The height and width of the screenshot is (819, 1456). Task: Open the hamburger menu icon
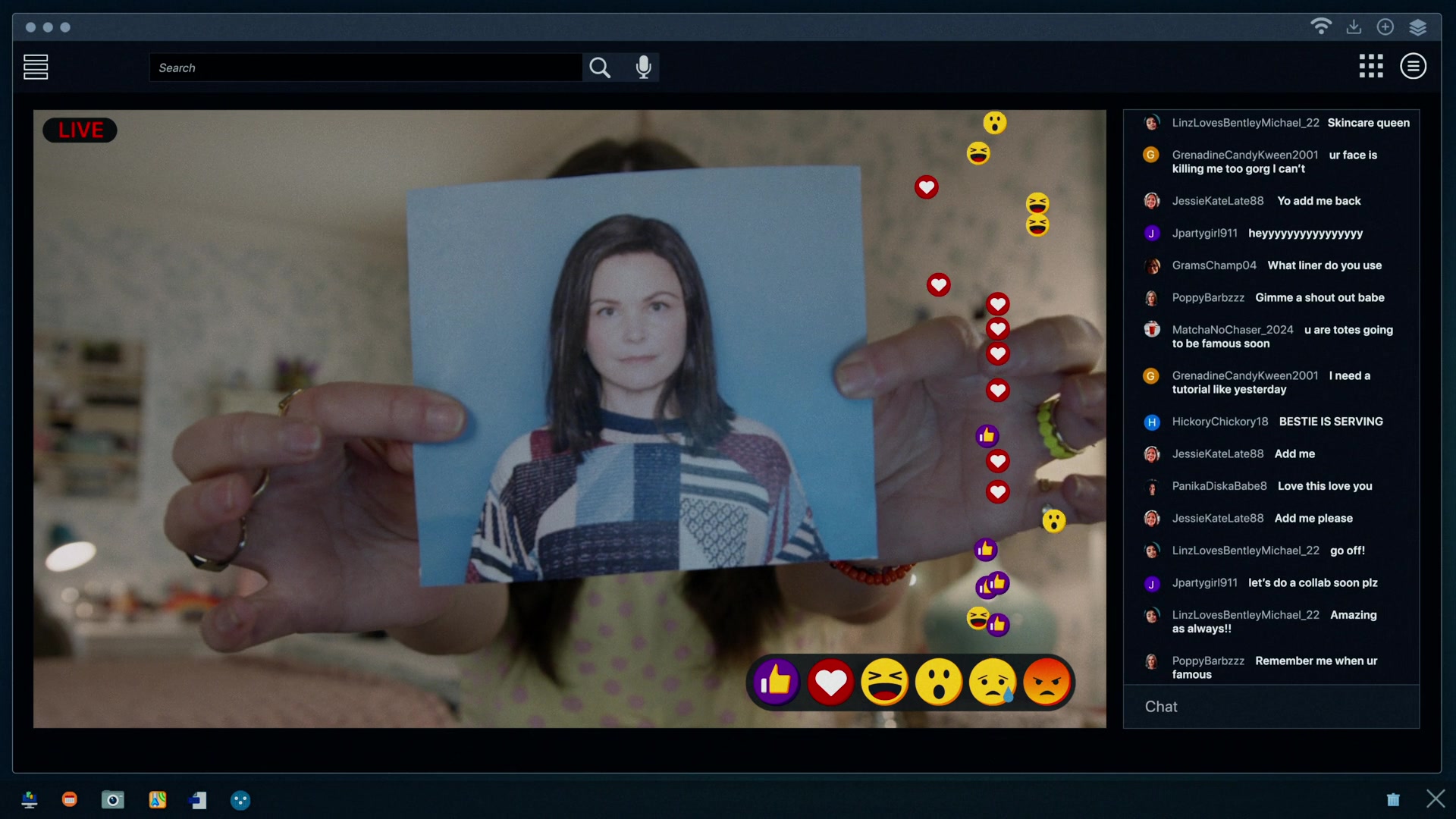coord(36,67)
